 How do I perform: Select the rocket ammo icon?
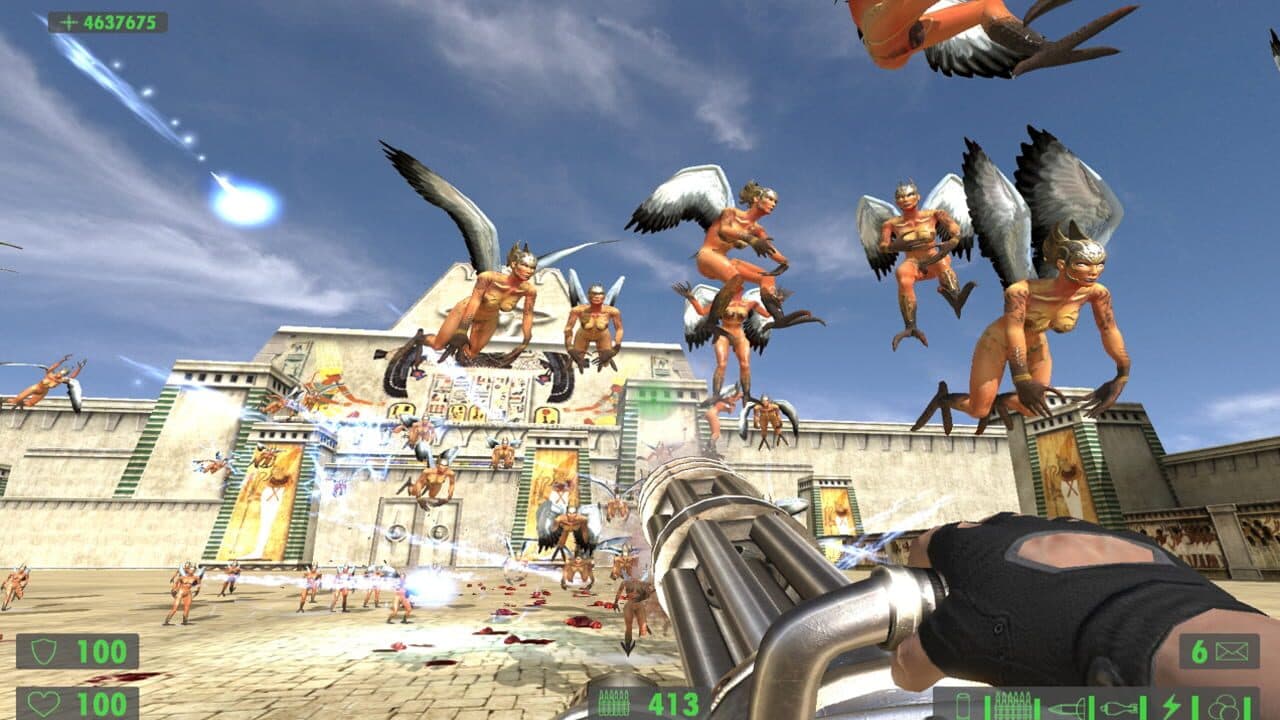[1068, 705]
